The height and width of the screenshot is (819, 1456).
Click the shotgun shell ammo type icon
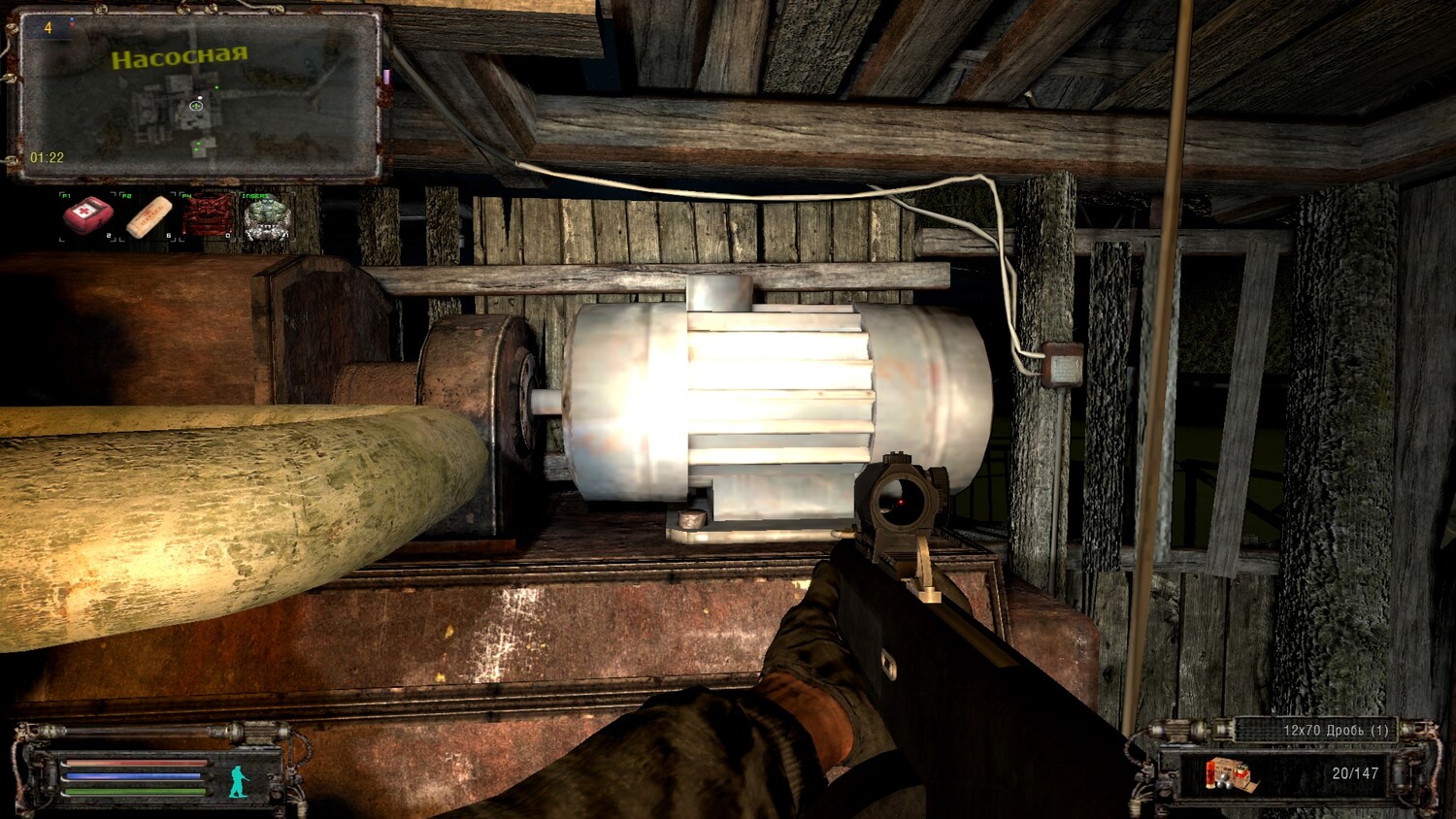click(x=1228, y=775)
